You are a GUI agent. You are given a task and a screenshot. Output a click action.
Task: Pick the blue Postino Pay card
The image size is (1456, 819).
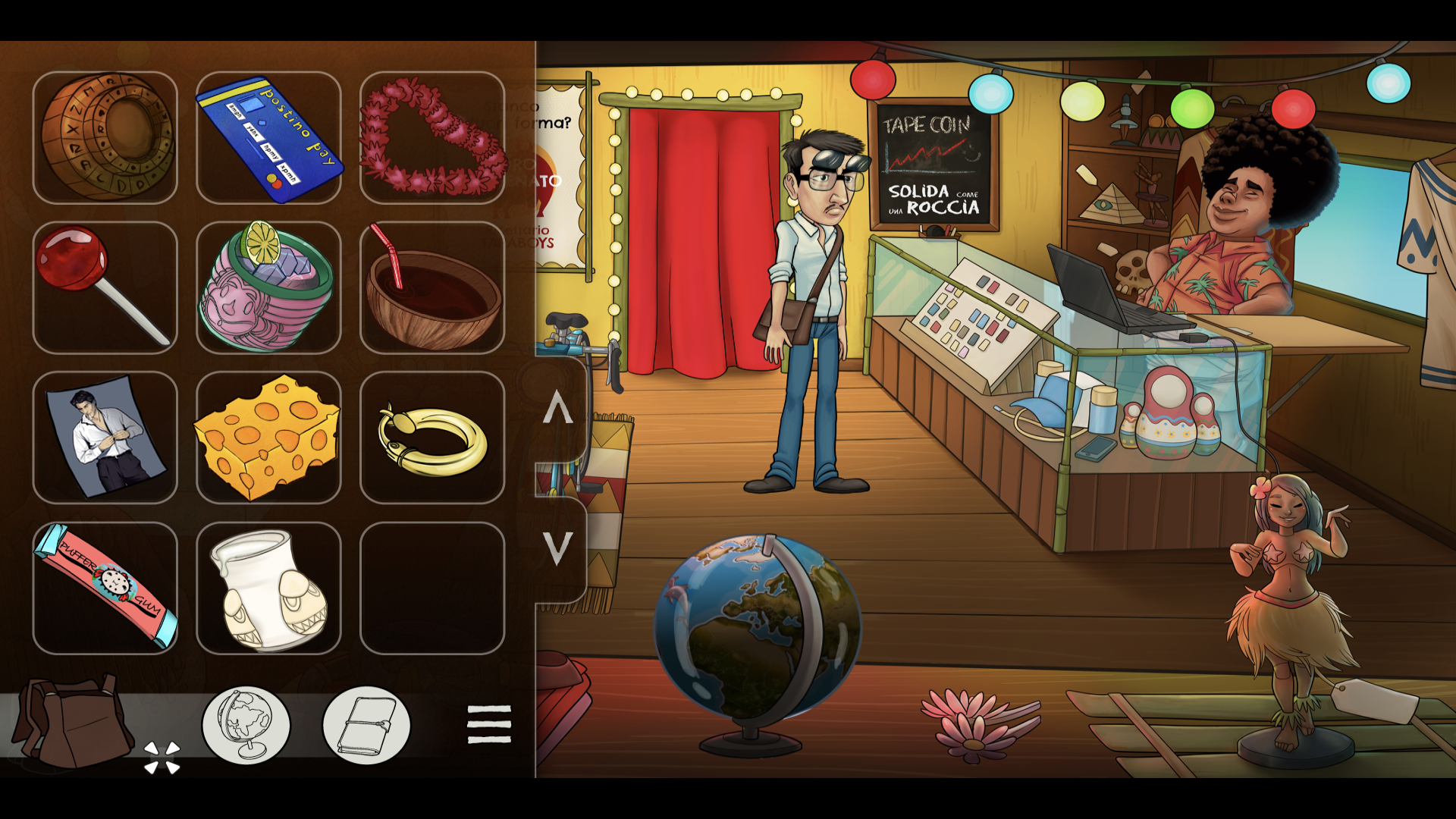268,137
